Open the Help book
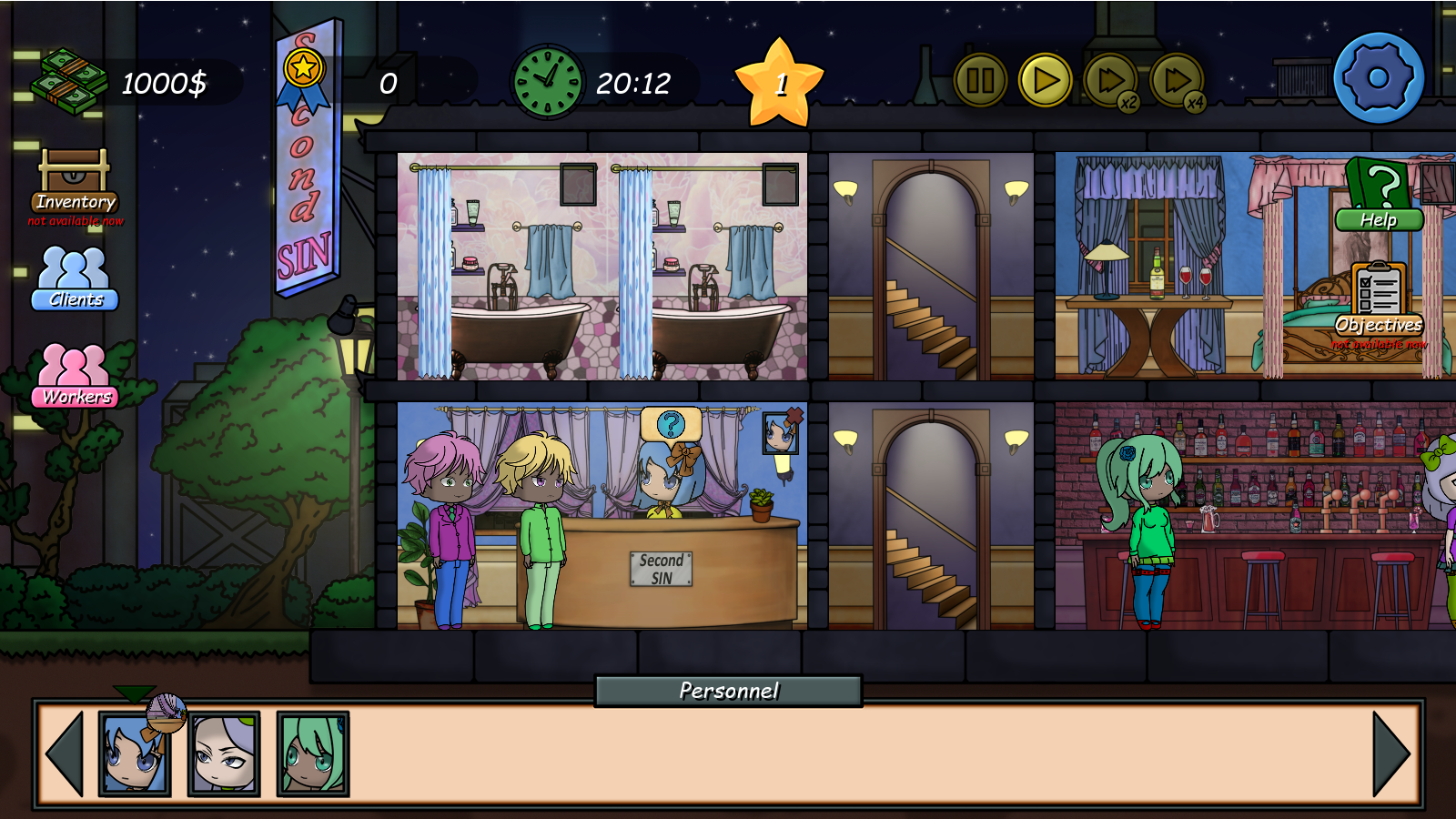 [x=1379, y=195]
